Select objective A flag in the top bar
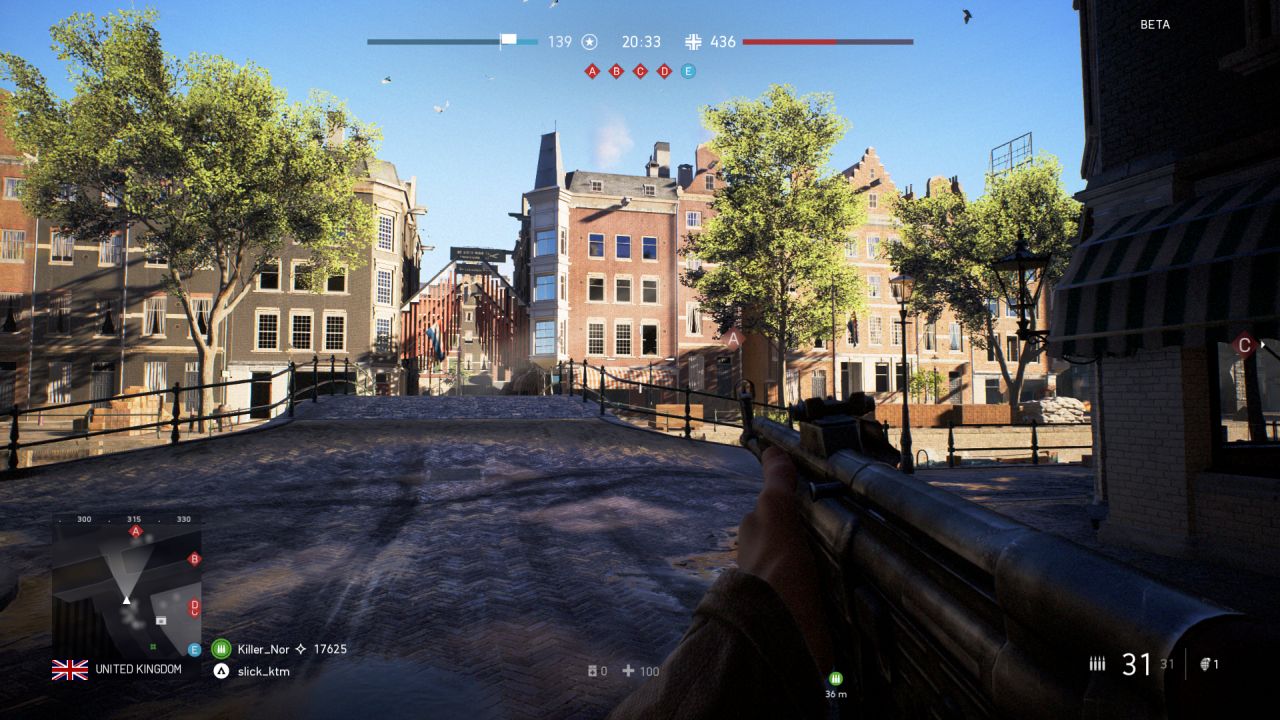The width and height of the screenshot is (1280, 720). point(592,71)
